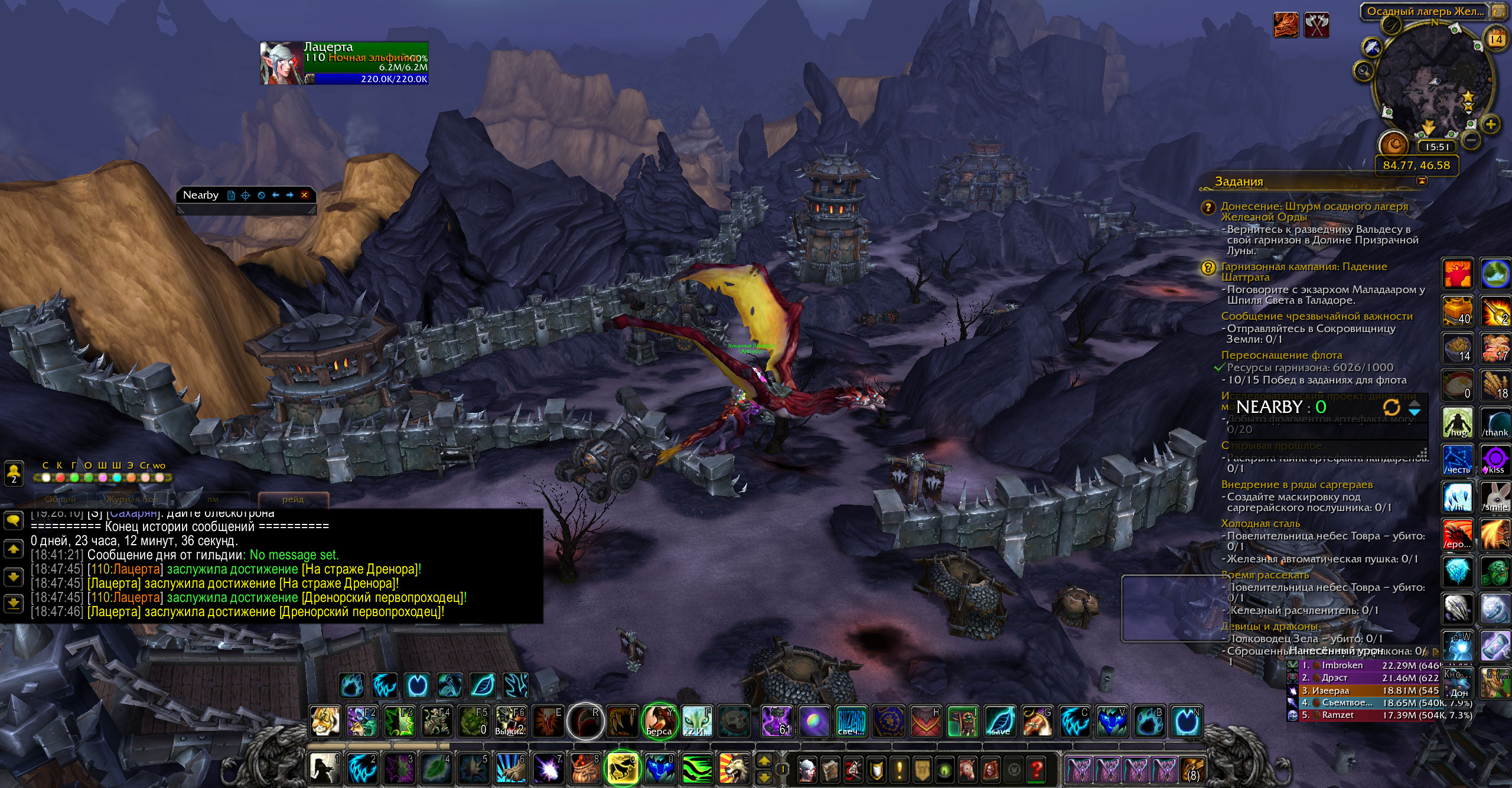Open the minimap tracking magnifier button

[x=1364, y=72]
